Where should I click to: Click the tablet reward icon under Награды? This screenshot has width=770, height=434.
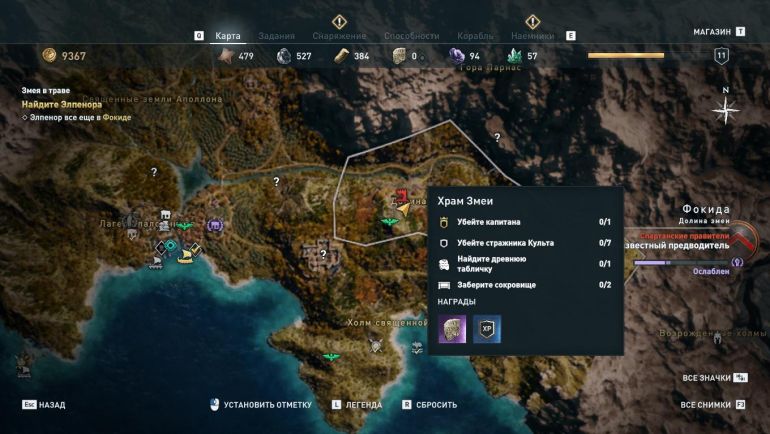click(452, 329)
